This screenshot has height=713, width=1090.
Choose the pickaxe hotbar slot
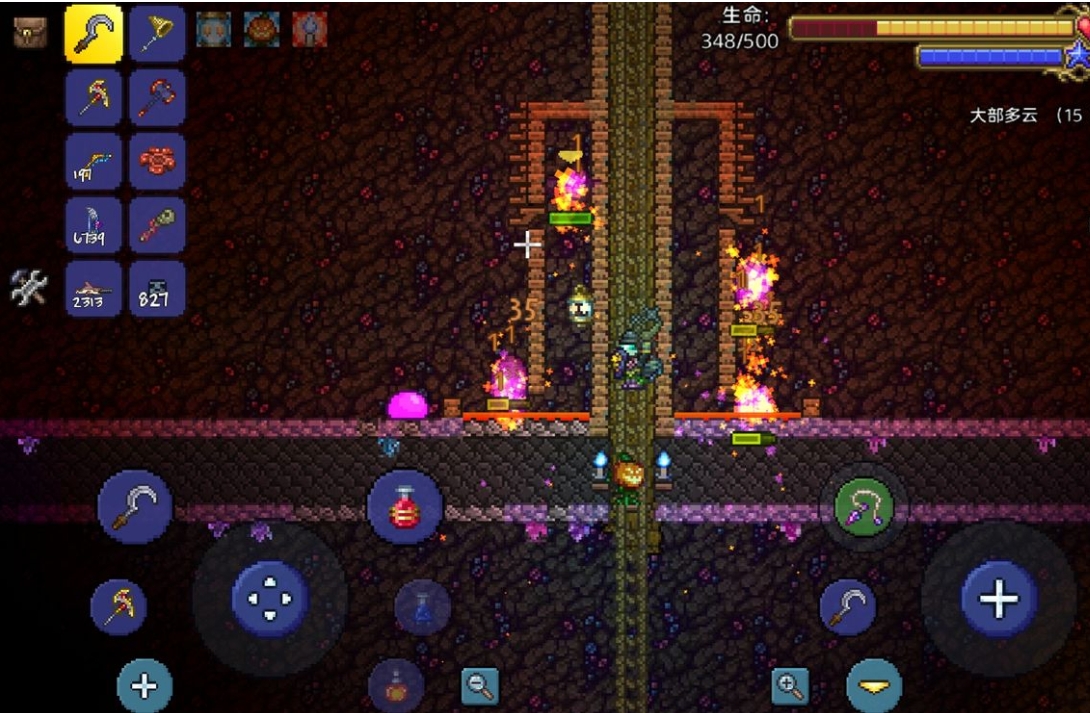[x=94, y=97]
